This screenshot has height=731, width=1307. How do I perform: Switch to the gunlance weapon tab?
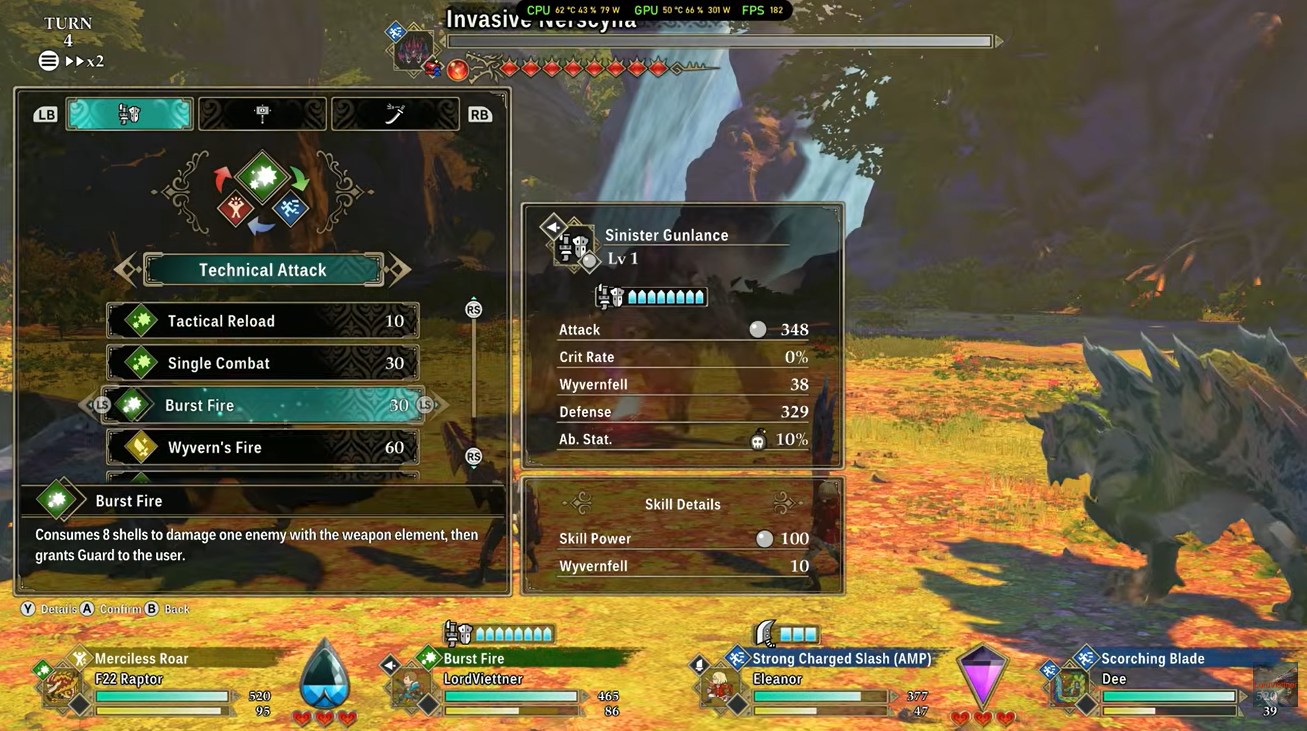[129, 114]
